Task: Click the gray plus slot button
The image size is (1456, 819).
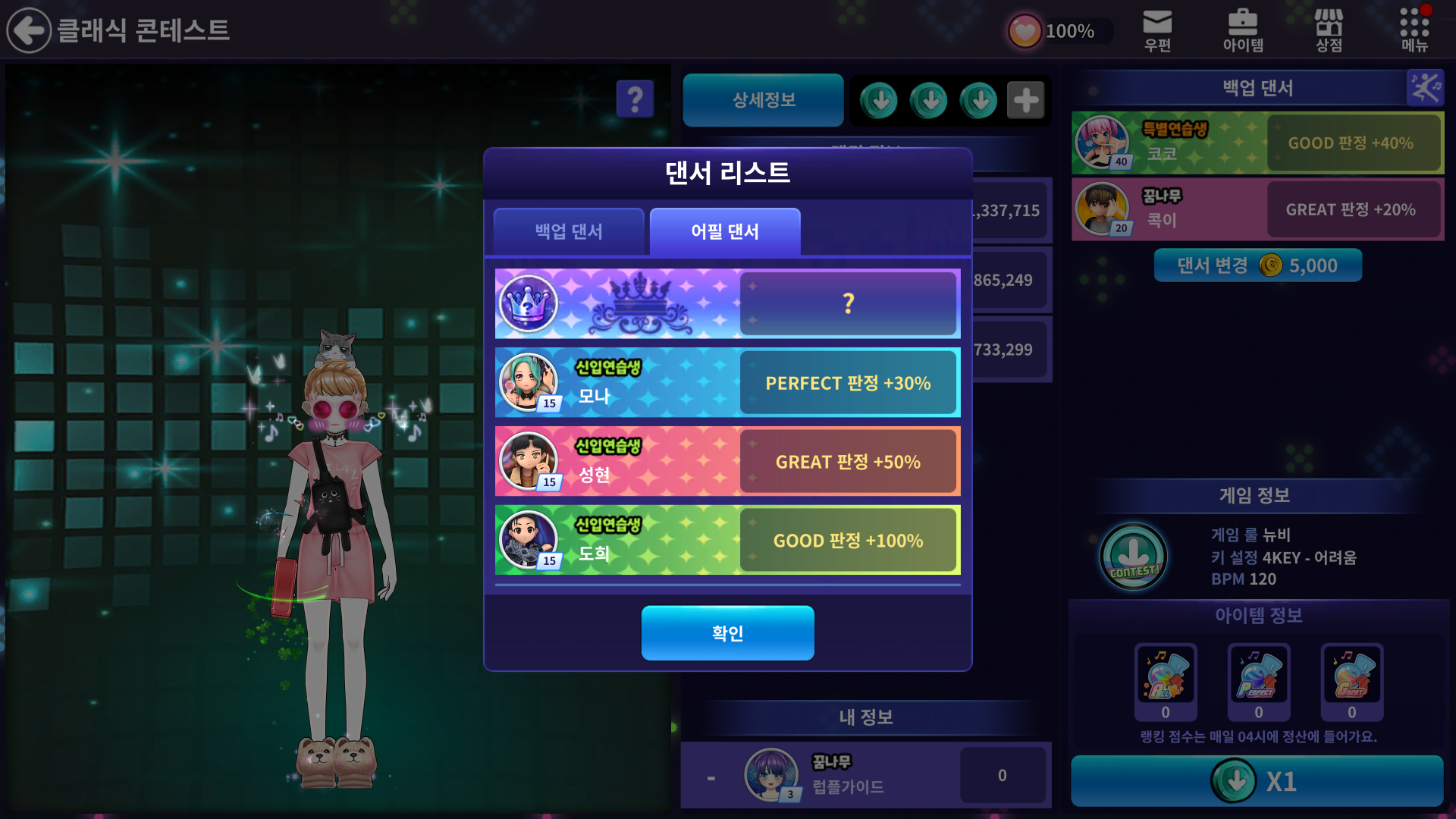Action: tap(1026, 100)
